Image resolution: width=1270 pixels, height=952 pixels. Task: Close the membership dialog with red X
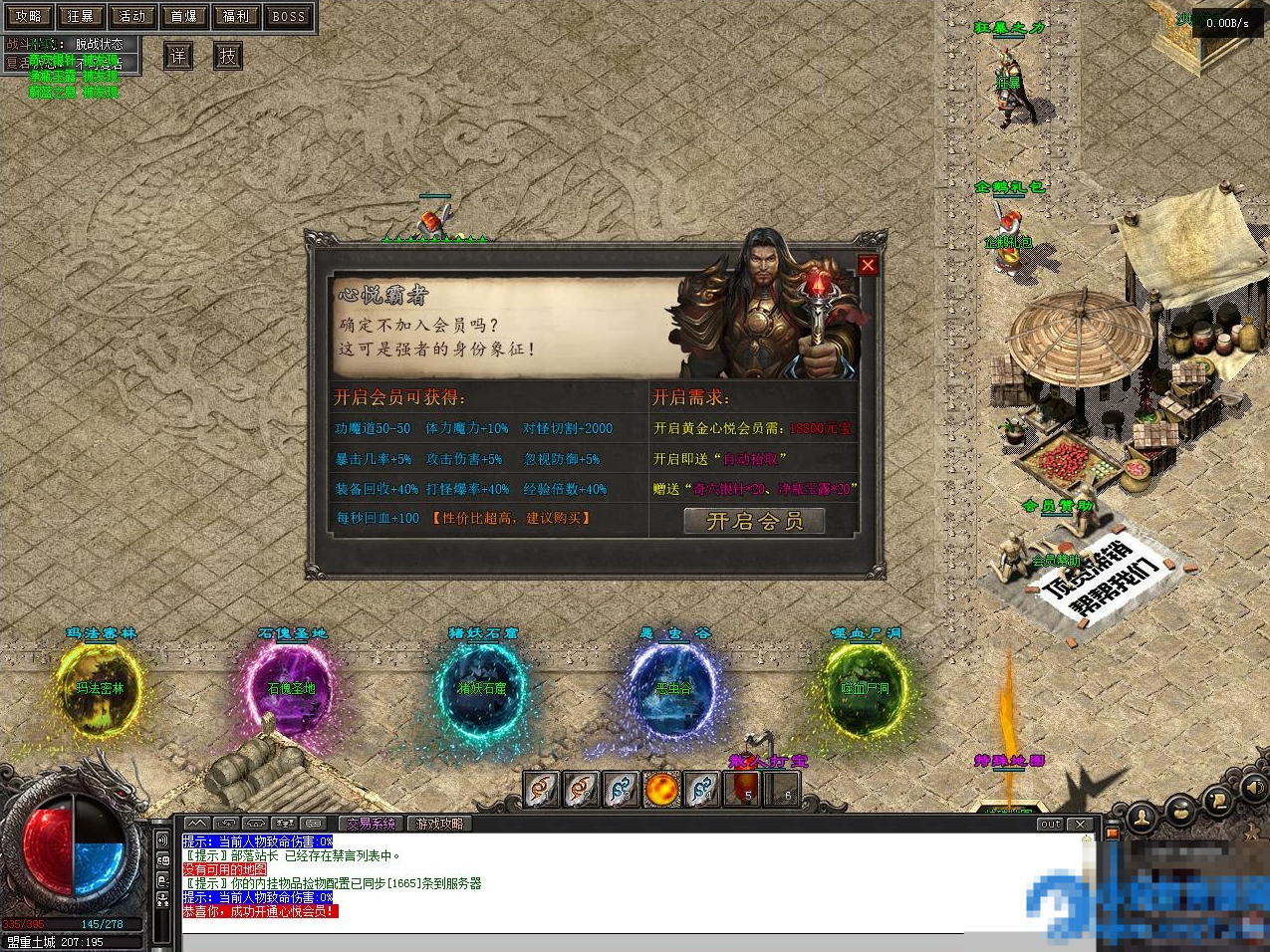[x=868, y=265]
